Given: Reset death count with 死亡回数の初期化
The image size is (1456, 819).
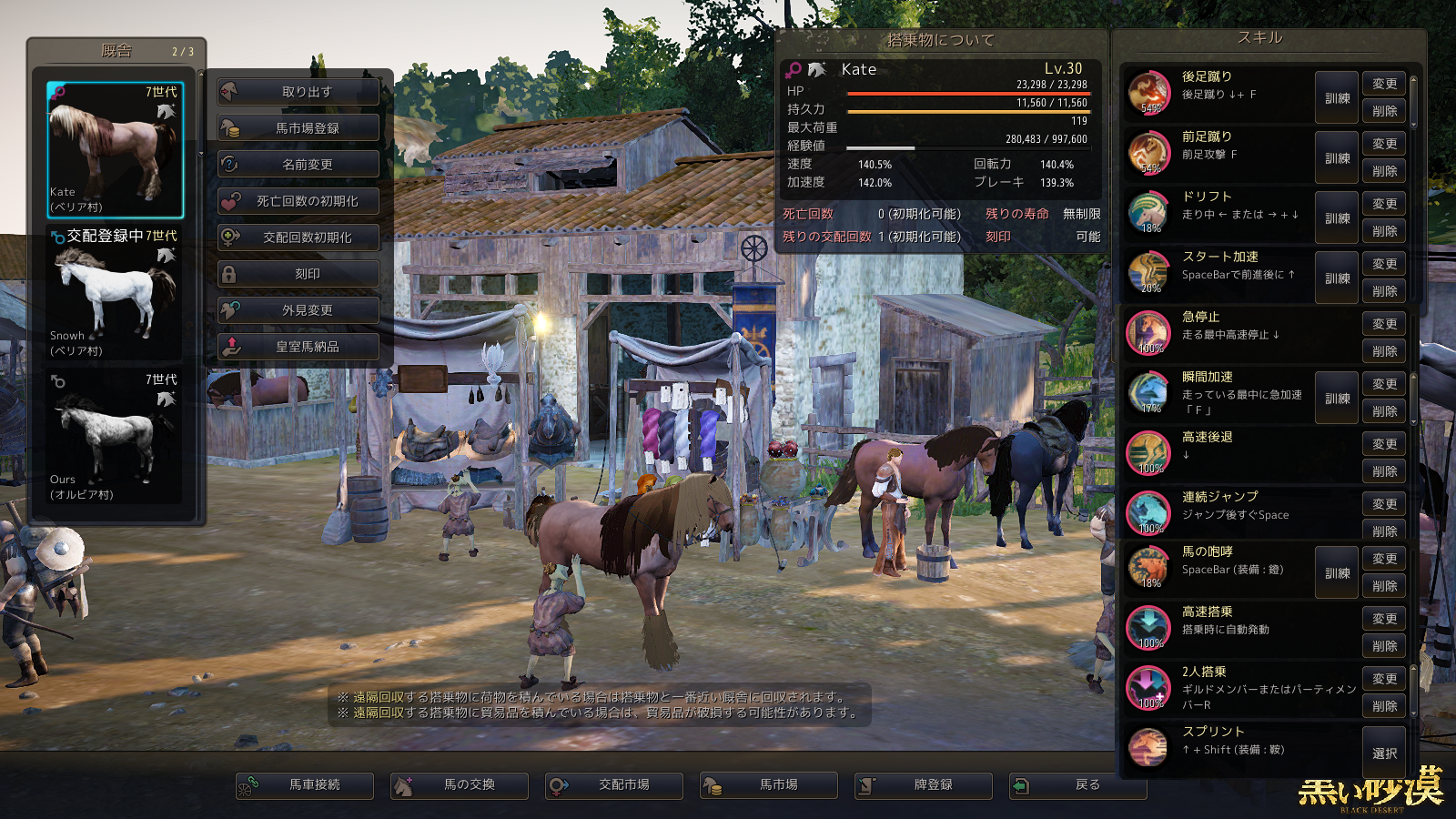Looking at the screenshot, I should coord(298,201).
